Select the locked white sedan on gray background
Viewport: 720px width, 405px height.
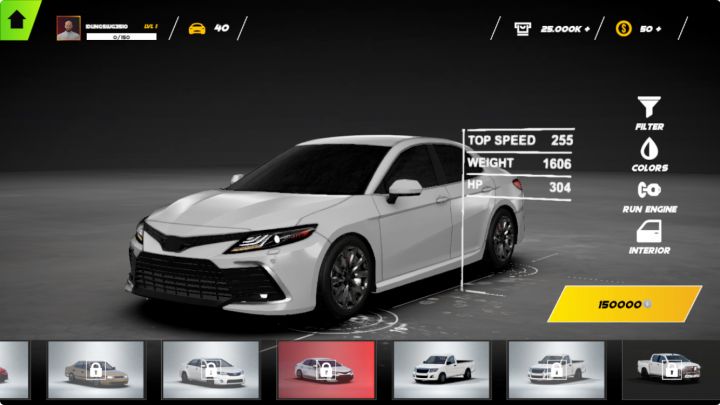210,369
